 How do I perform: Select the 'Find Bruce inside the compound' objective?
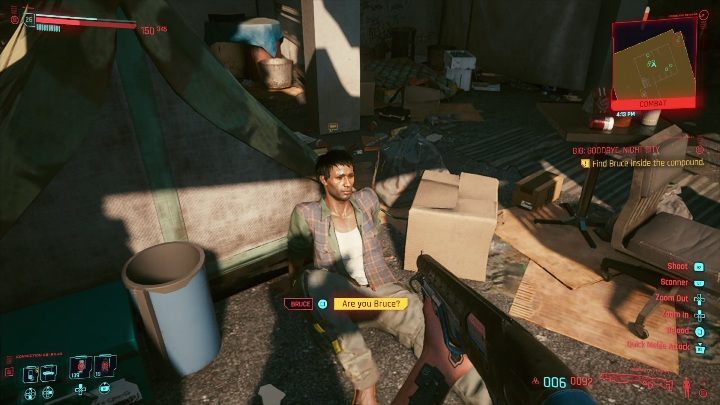pos(648,162)
